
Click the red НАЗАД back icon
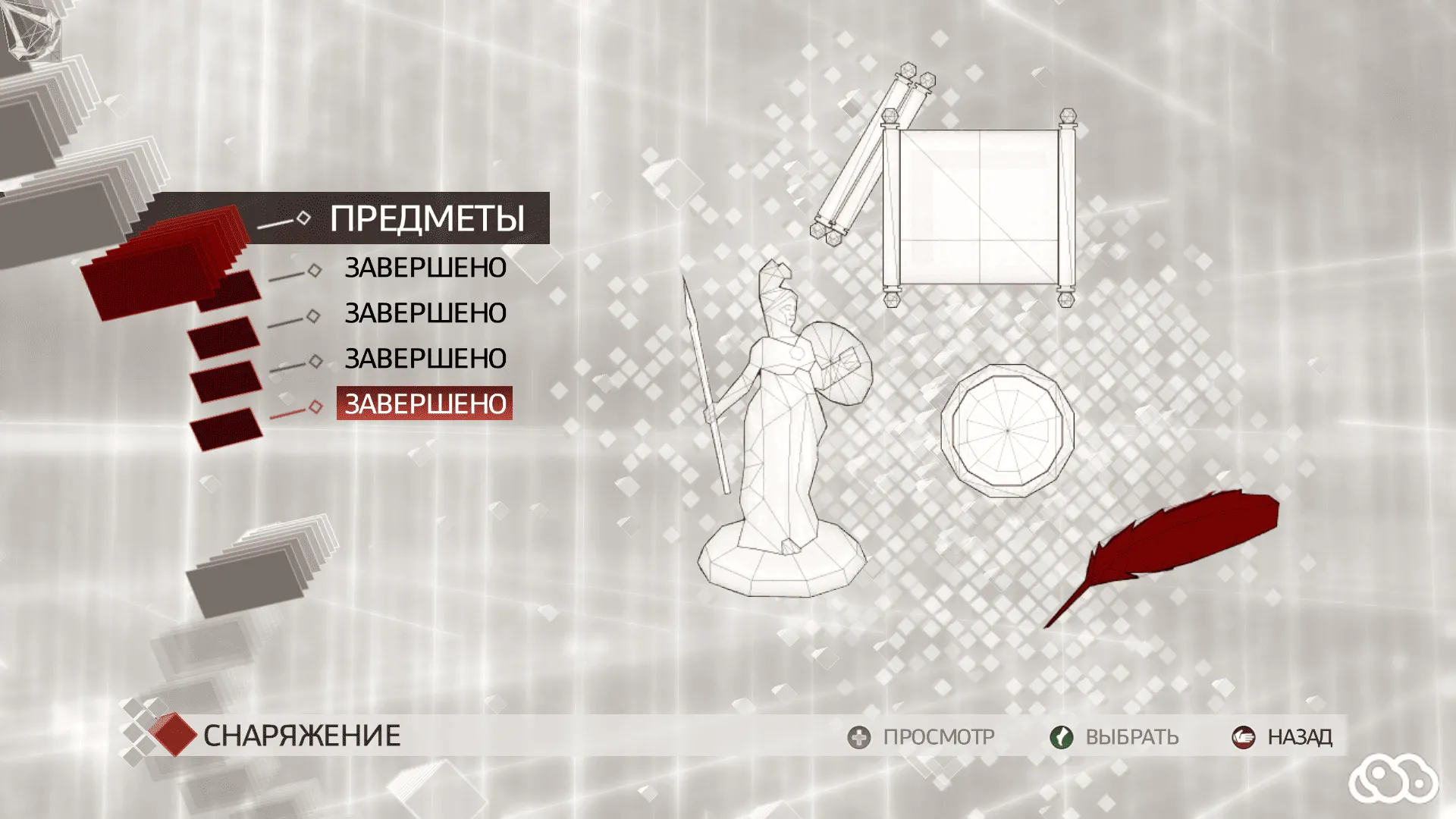coord(1244,736)
